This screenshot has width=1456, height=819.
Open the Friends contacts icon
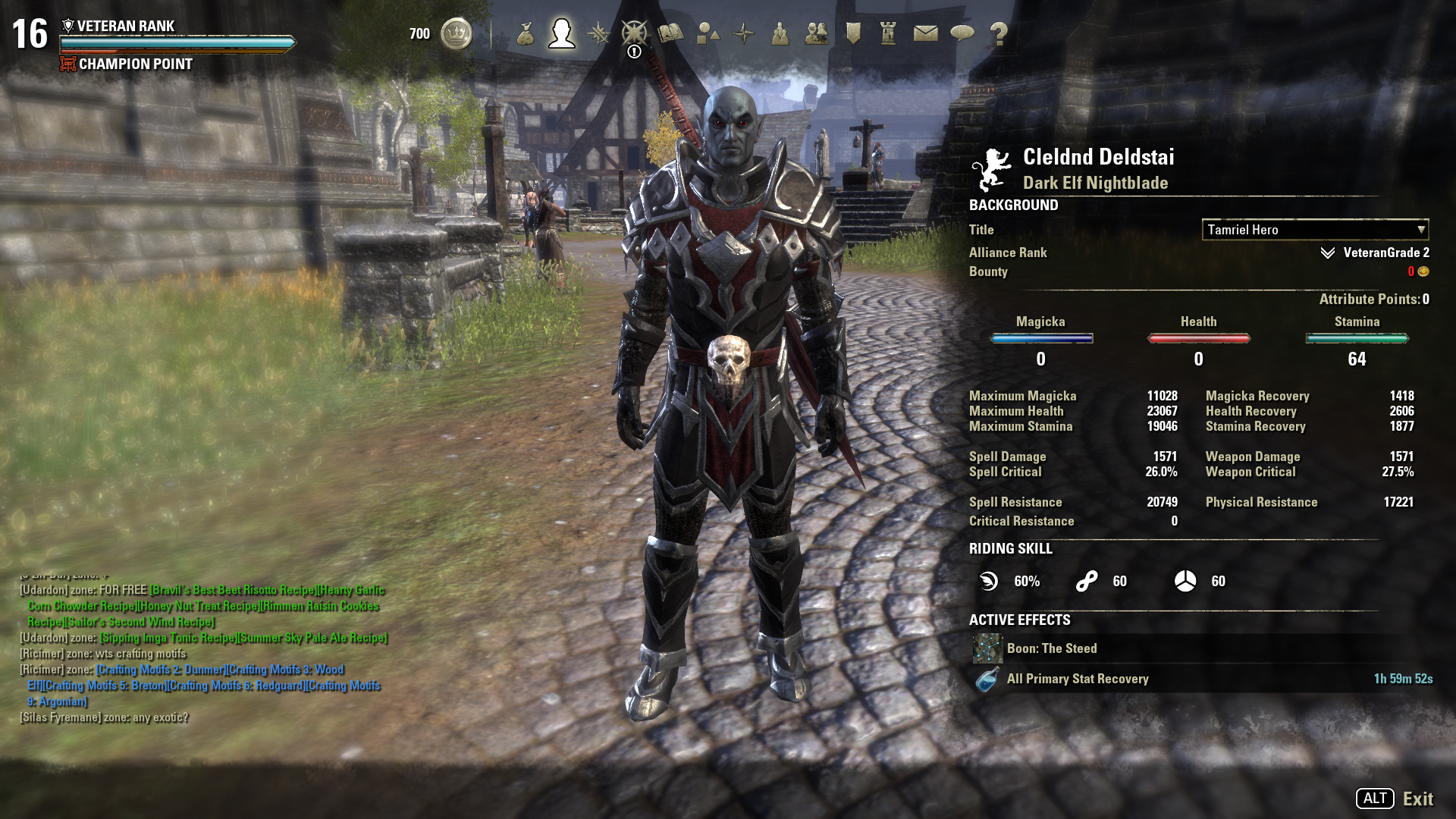pos(817,33)
